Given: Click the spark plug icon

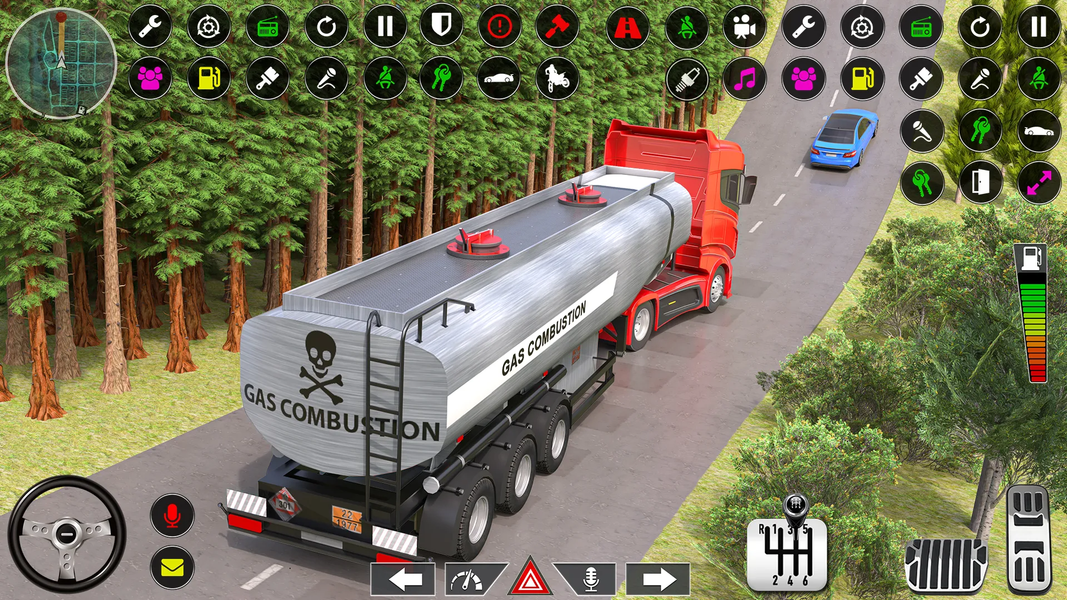Looking at the screenshot, I should (x=687, y=77).
